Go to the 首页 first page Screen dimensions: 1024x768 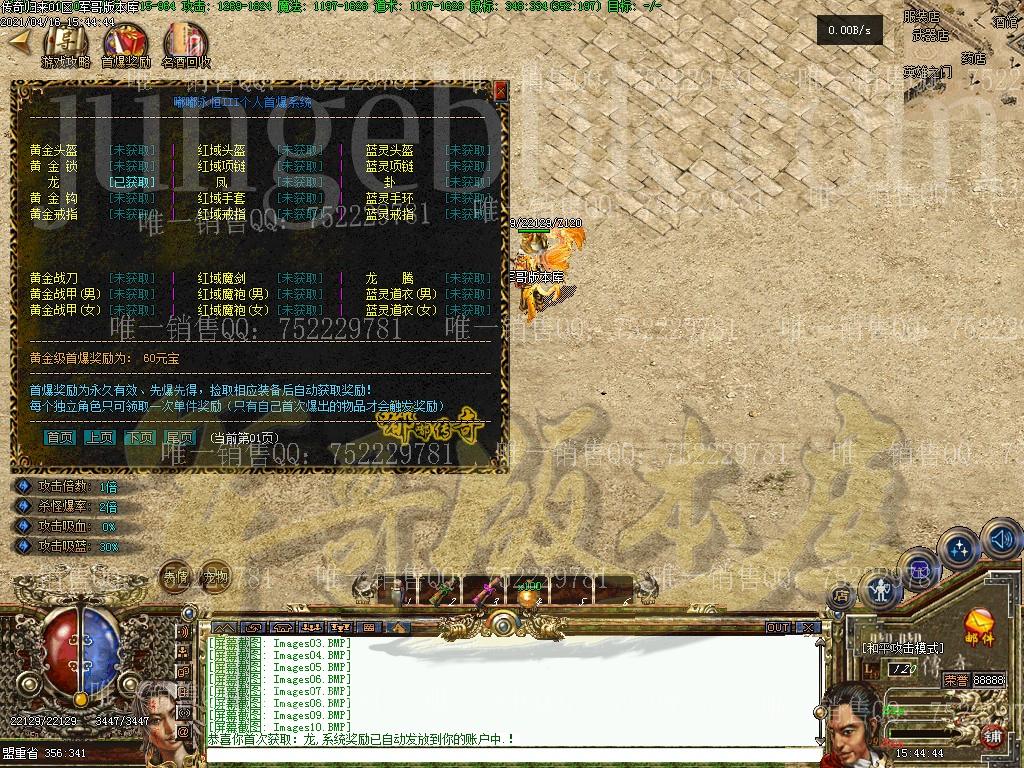(x=60, y=438)
